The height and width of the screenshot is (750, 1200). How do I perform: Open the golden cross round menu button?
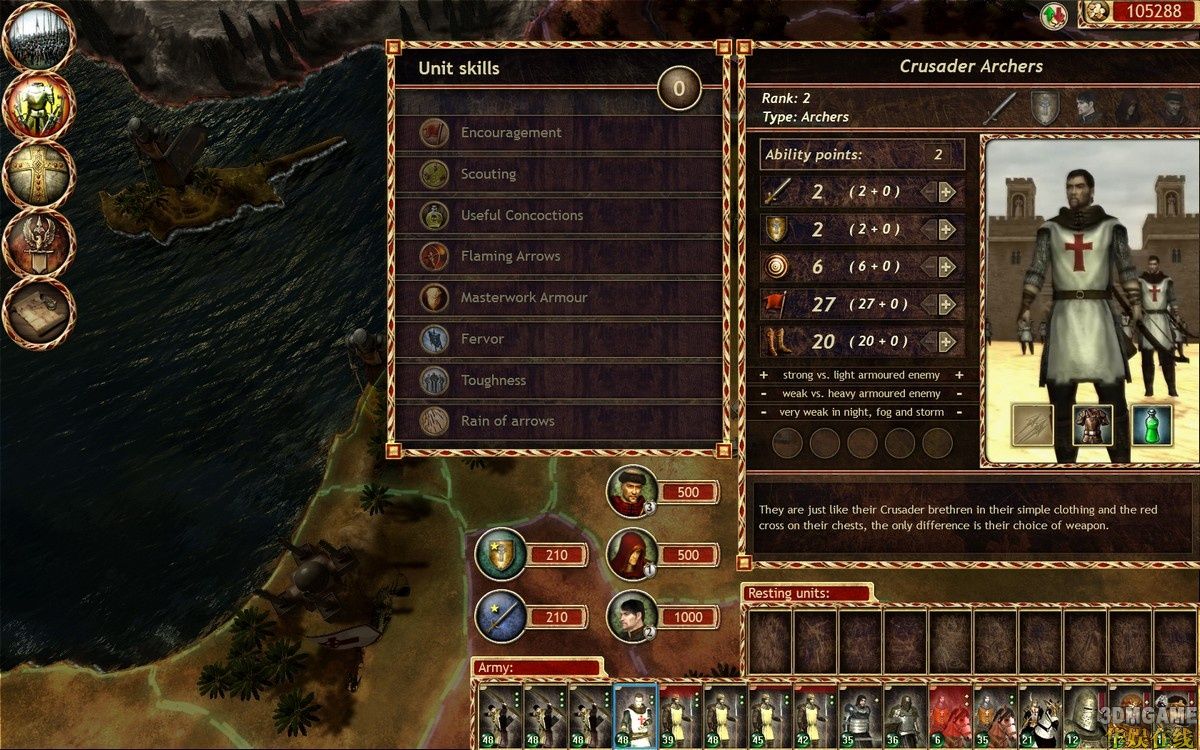[40, 174]
